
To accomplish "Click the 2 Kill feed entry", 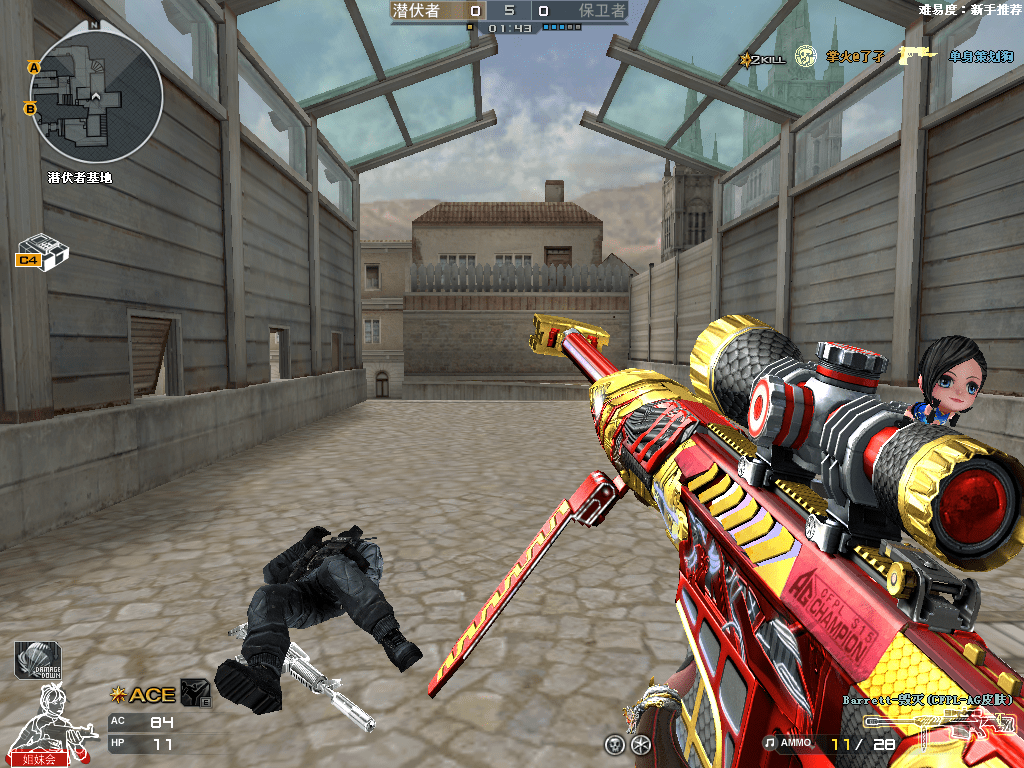I will click(x=762, y=58).
